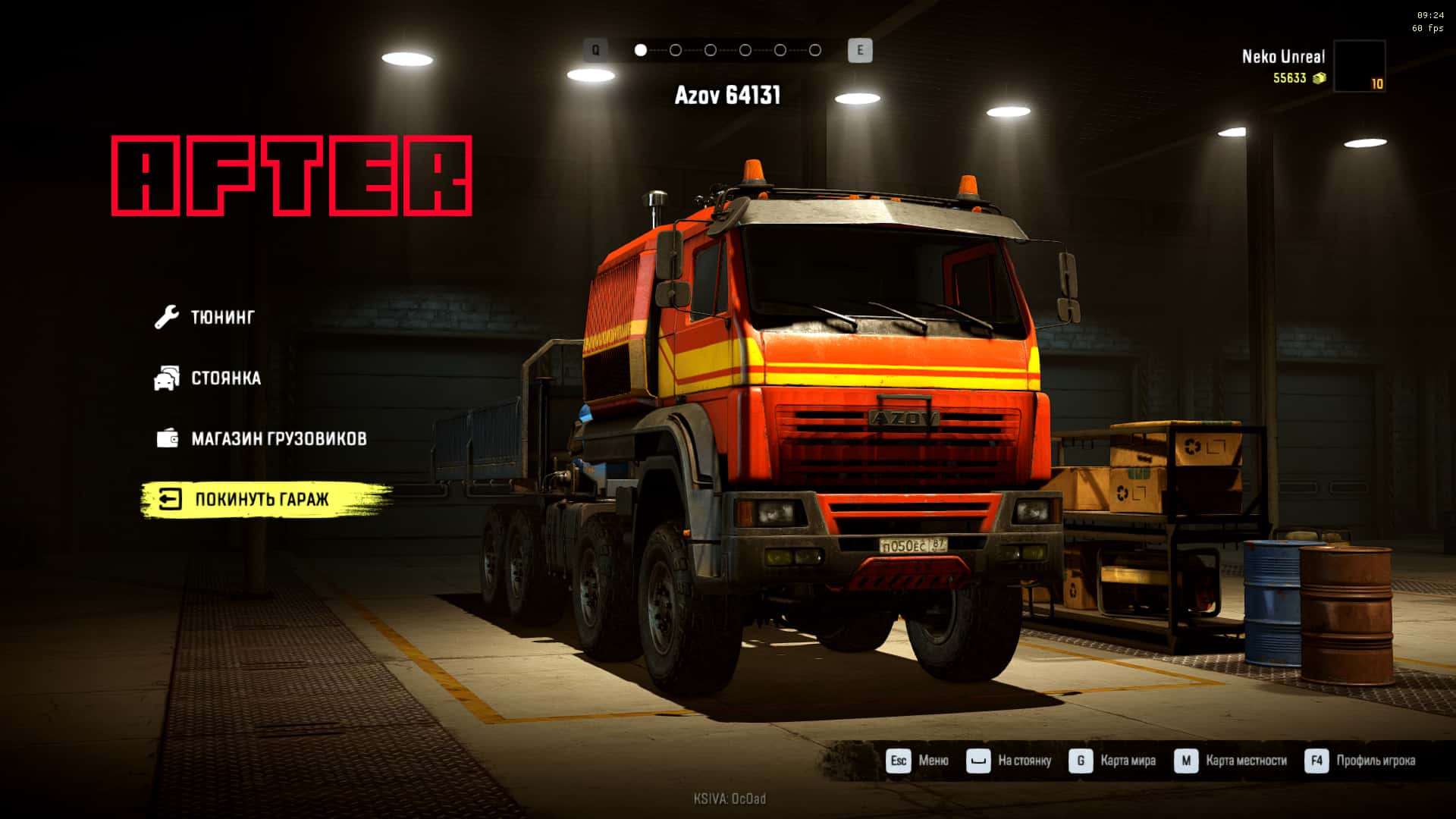The width and height of the screenshot is (1456, 819).
Task: Open Профиль игрока player profile
Action: (x=1361, y=761)
